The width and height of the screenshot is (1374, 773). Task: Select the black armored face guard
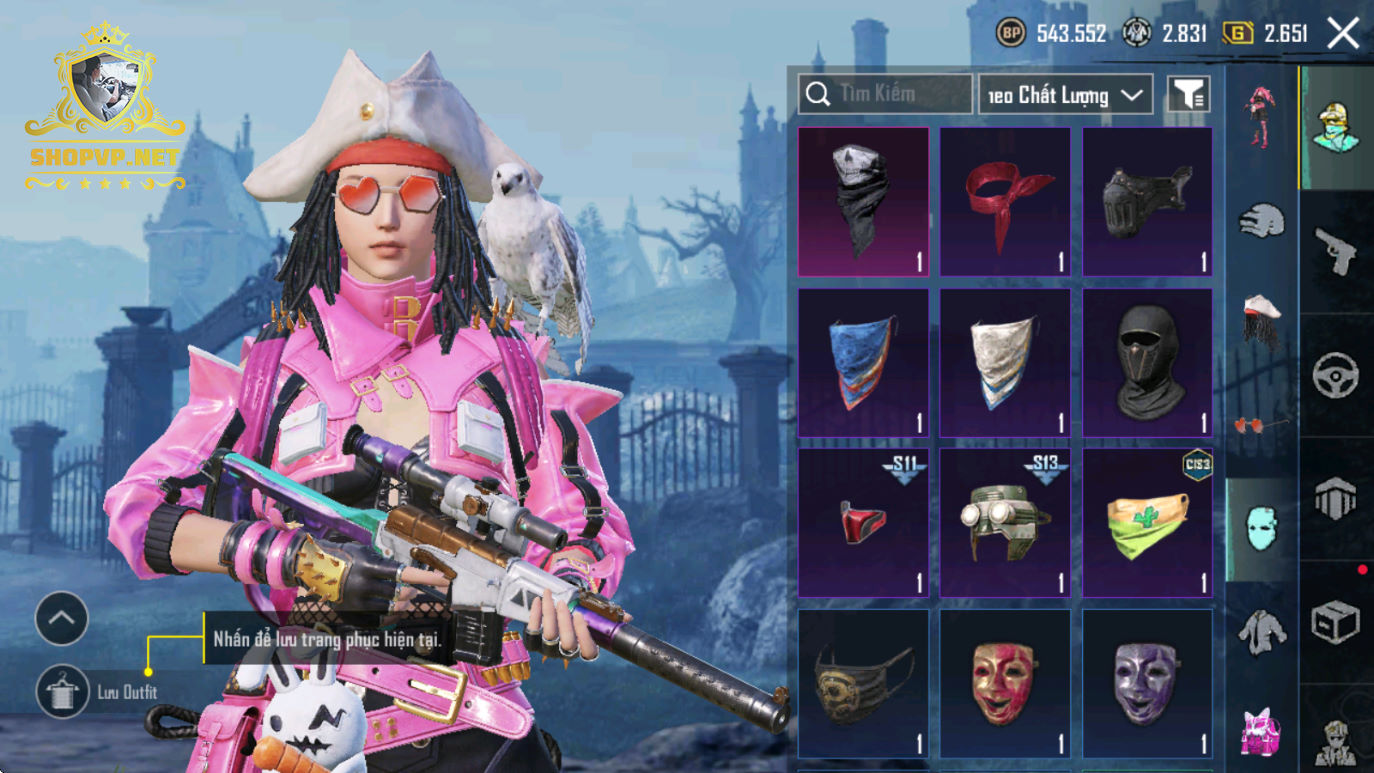1147,201
